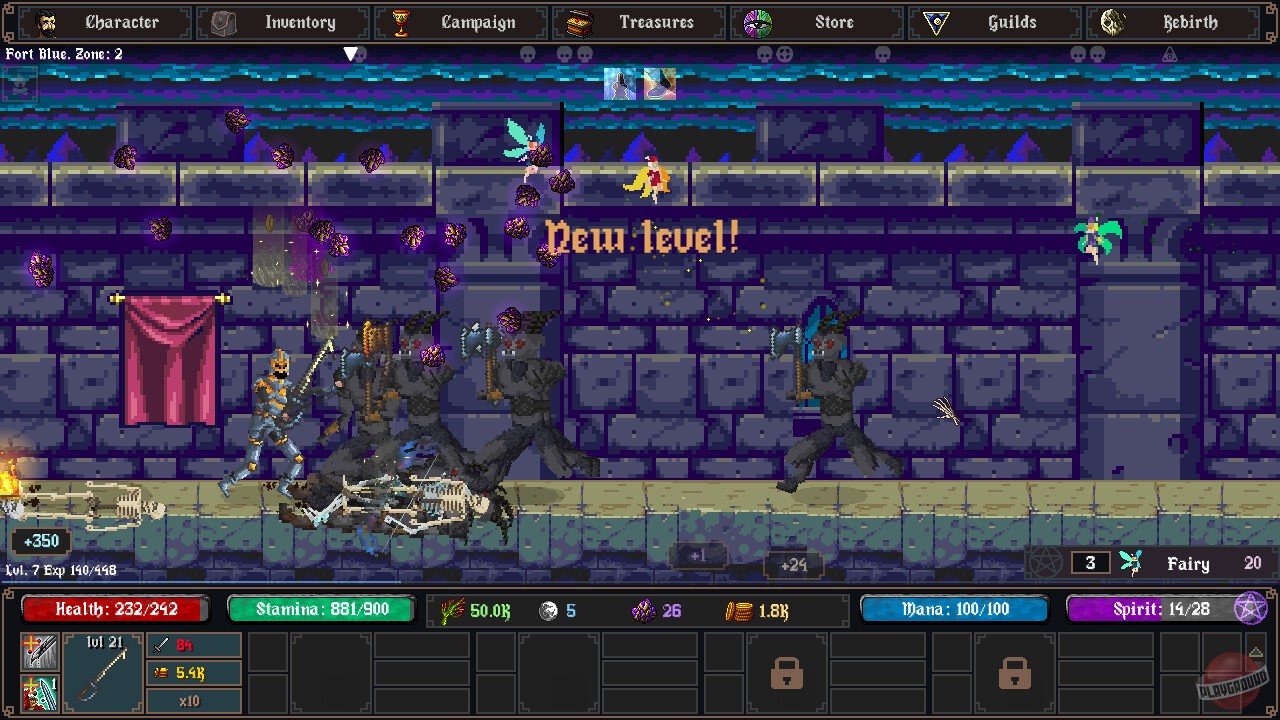Click the Guilds shield emblem icon
Viewport: 1280px width, 720px height.
[x=938, y=22]
